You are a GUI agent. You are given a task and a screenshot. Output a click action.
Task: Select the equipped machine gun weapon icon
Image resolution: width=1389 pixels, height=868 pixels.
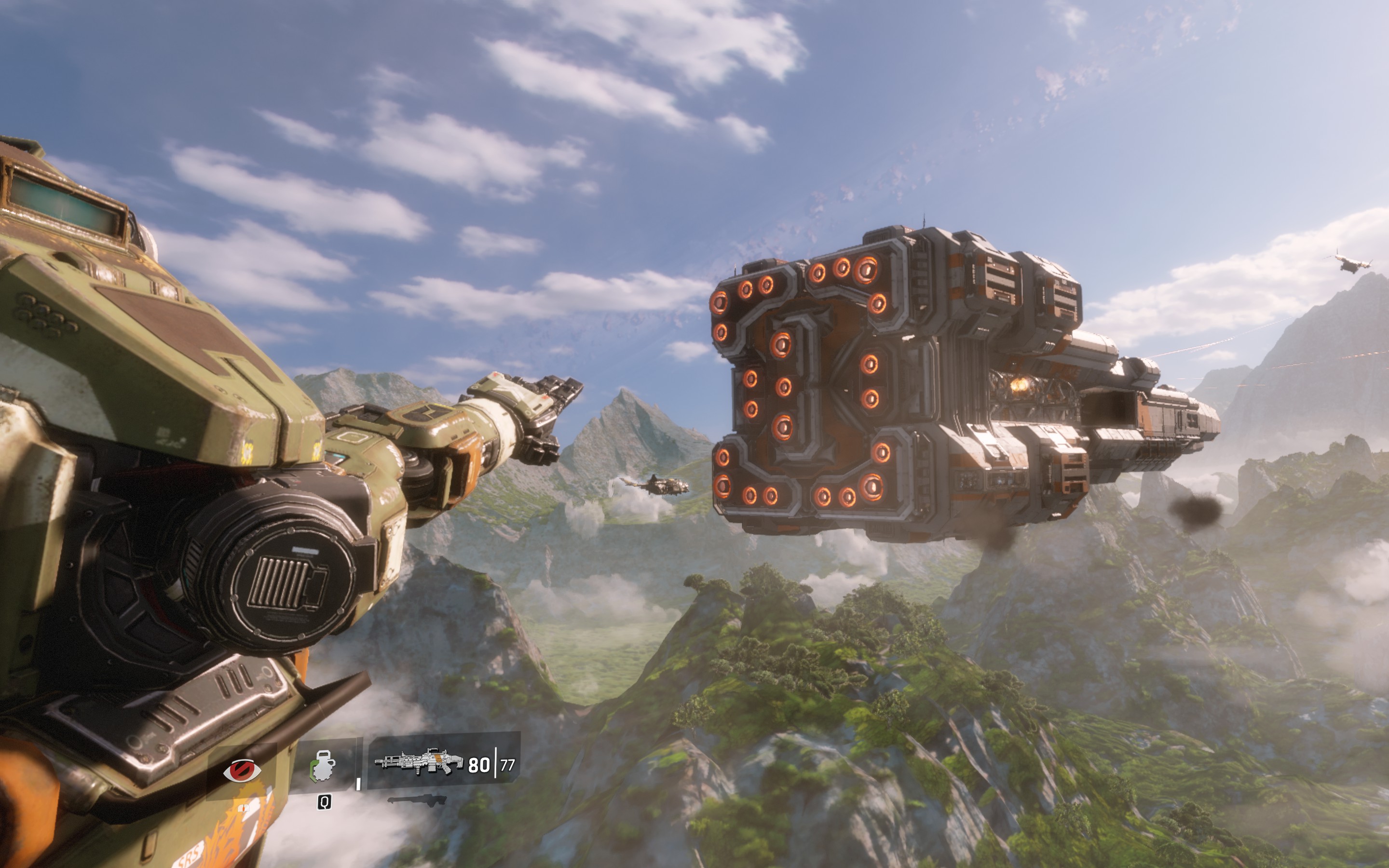point(419,762)
